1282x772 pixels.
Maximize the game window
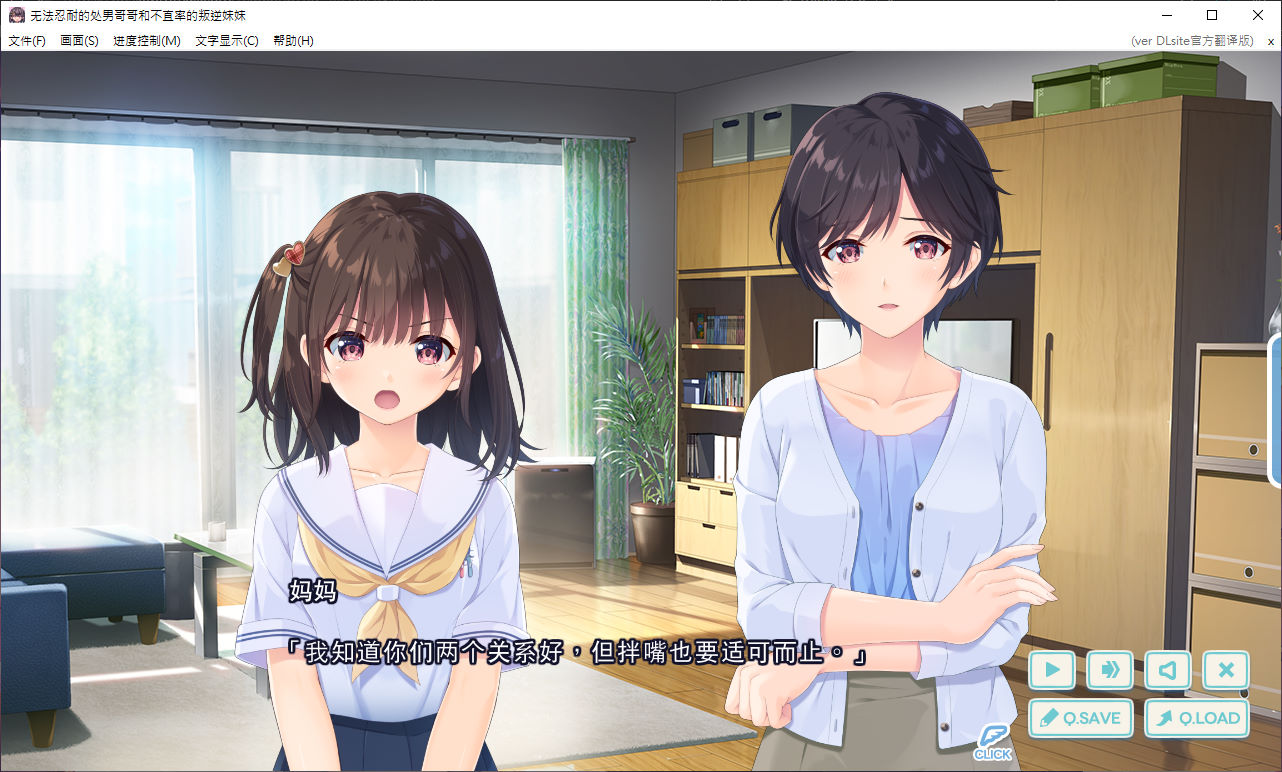[1212, 15]
